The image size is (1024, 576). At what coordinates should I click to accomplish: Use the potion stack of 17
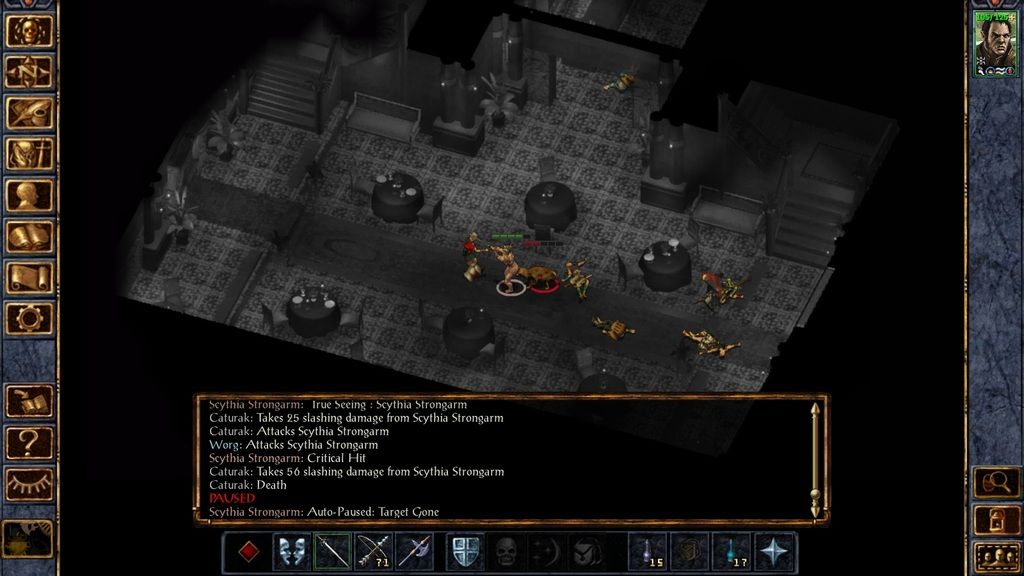coord(729,551)
